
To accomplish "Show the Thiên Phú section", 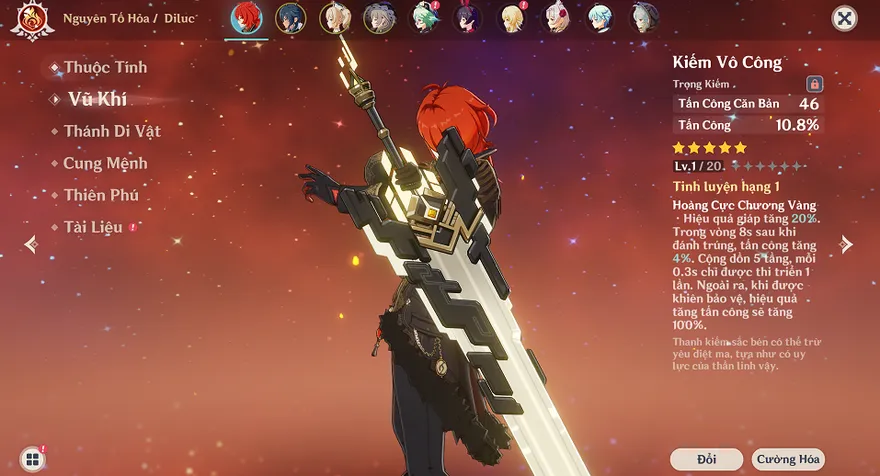I will [x=101, y=195].
